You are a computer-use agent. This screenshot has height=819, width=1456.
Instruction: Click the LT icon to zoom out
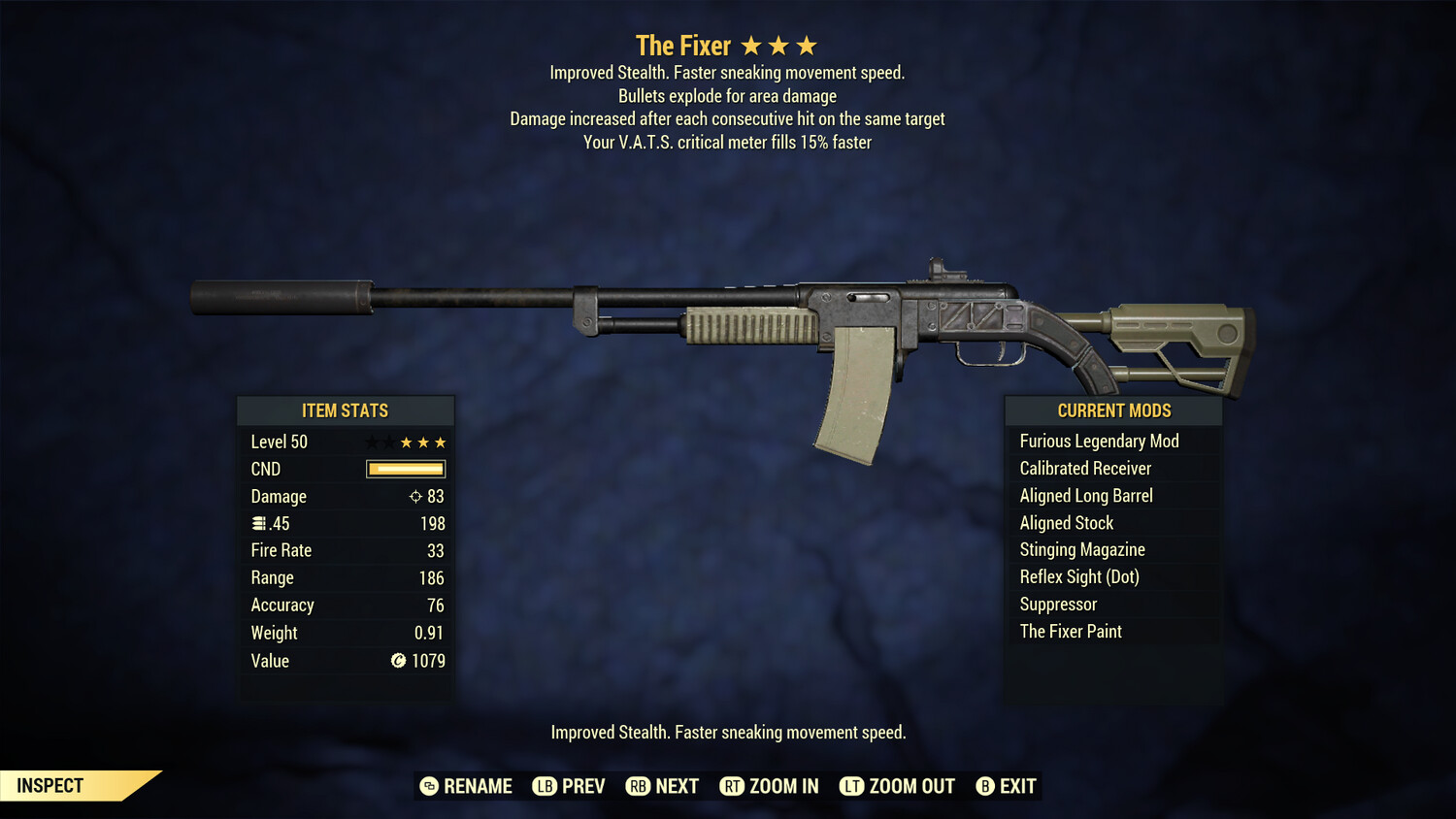[x=851, y=786]
